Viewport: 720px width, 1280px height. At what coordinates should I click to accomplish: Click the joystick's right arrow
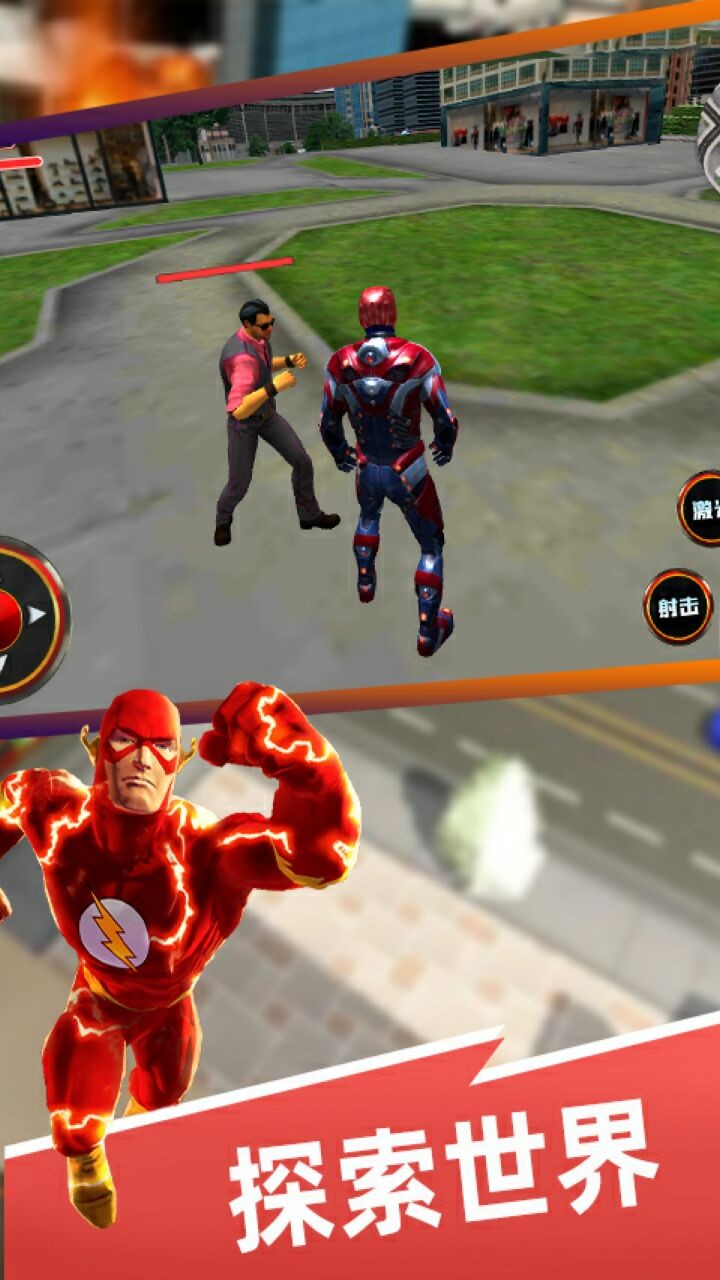tap(37, 615)
